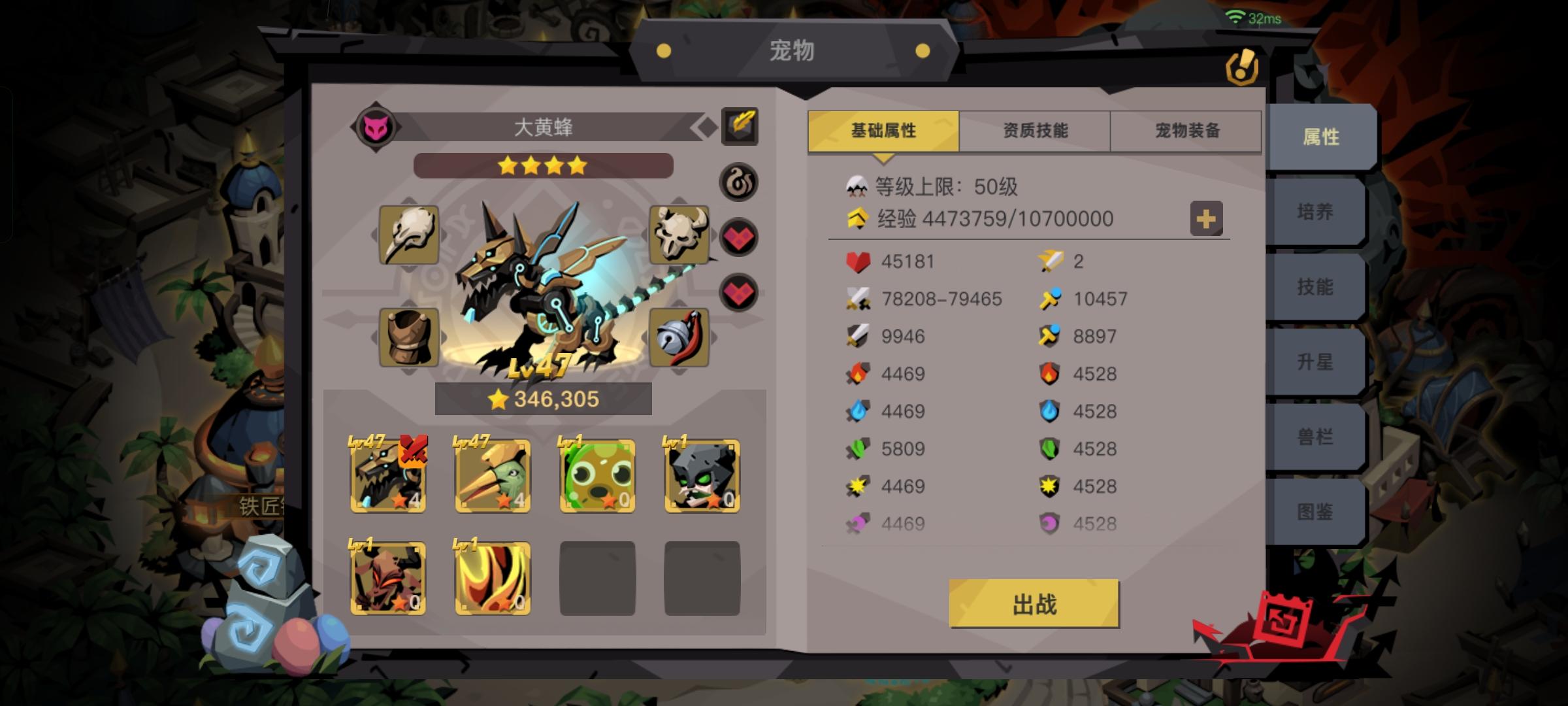The width and height of the screenshot is (1568, 706).
Task: Click the leather pouch equipment slot
Action: [x=409, y=337]
